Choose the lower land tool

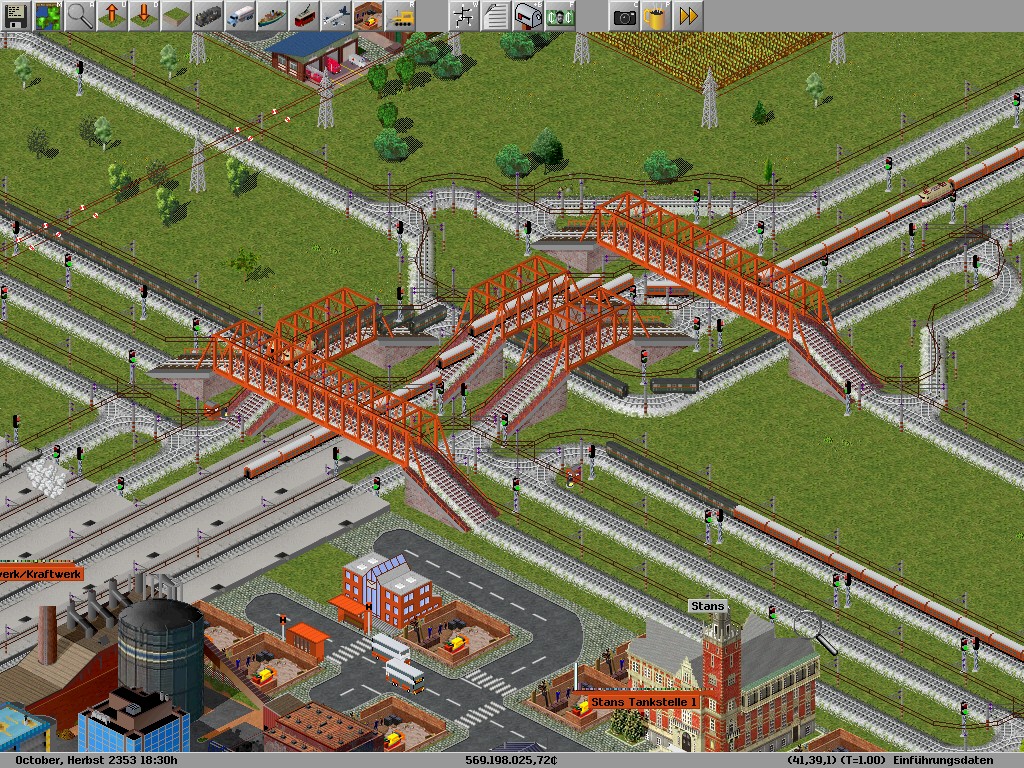144,16
